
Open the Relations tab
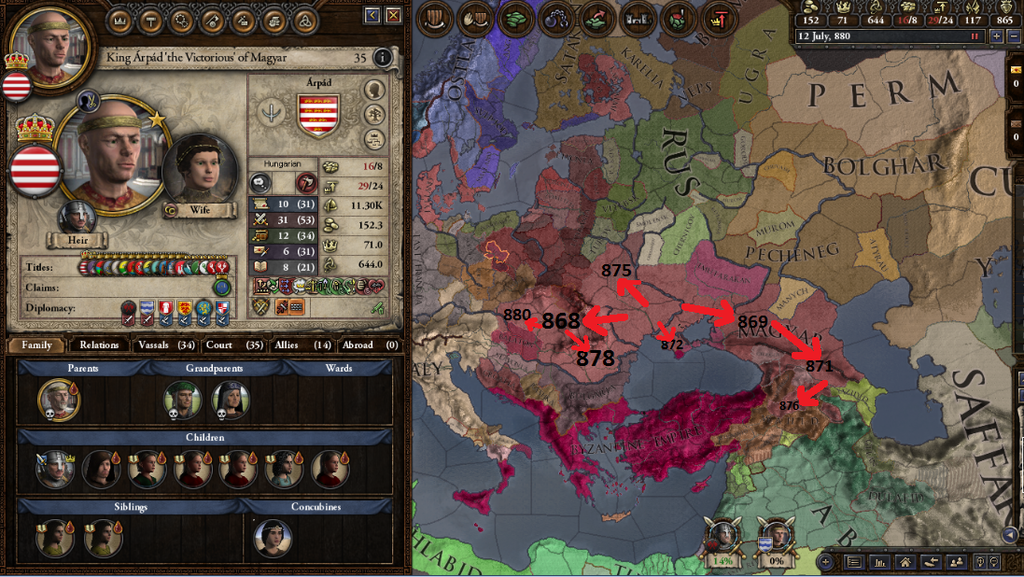[99, 345]
